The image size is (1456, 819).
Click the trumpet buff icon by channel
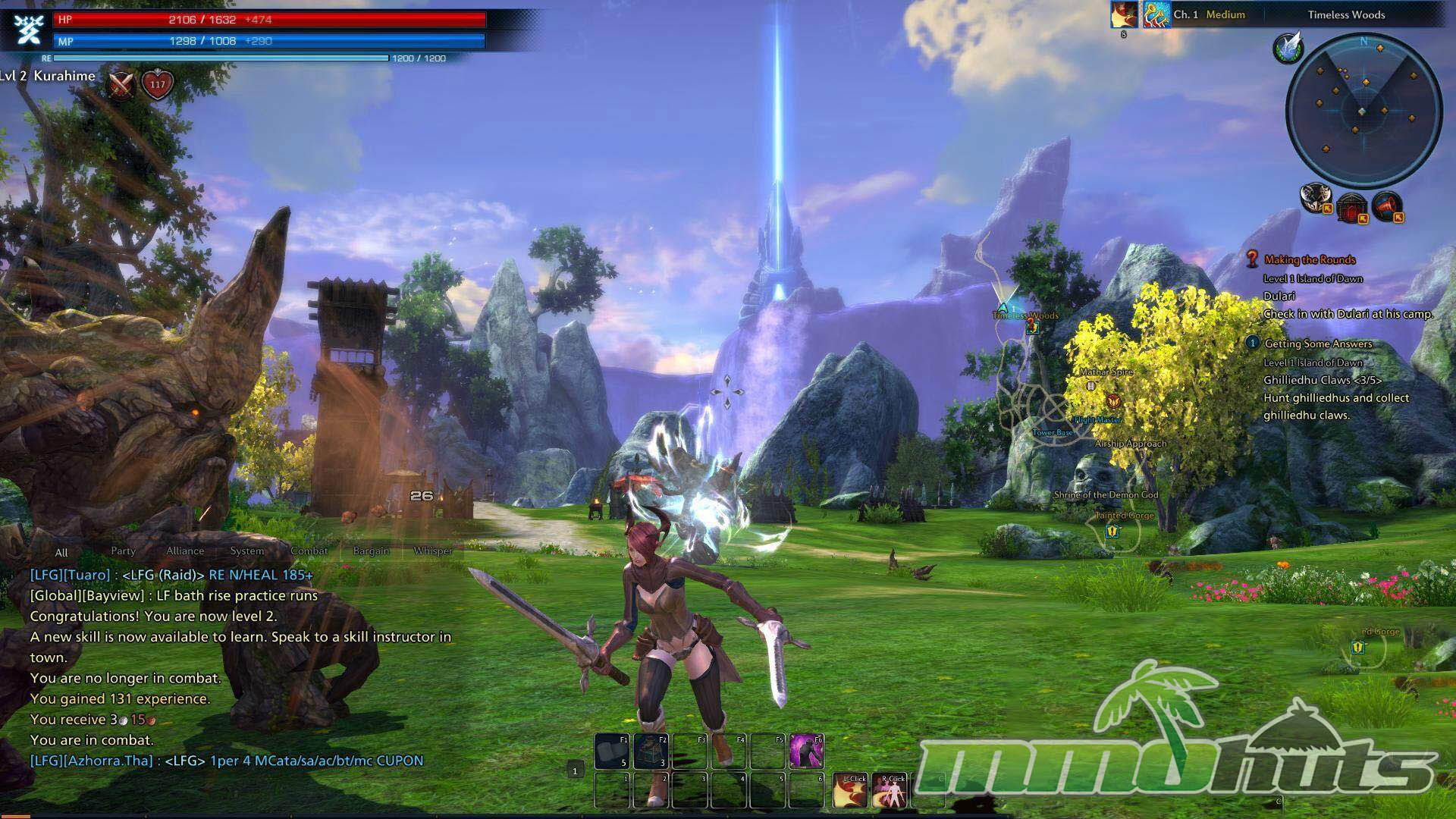pos(1156,14)
